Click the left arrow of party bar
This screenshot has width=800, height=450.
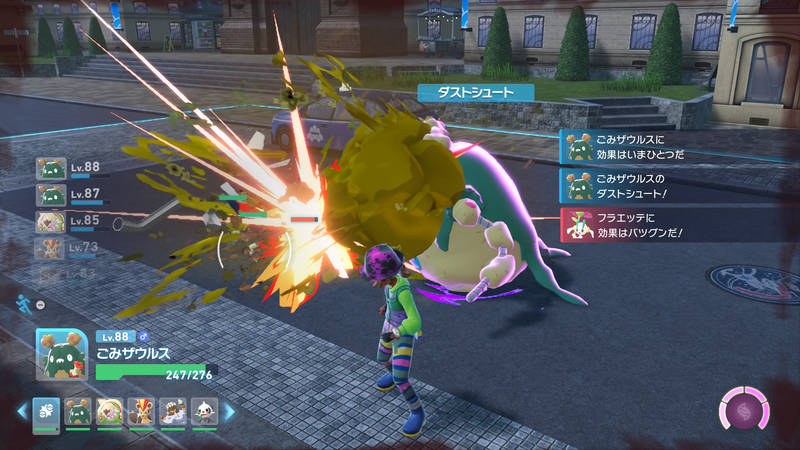tap(22, 411)
